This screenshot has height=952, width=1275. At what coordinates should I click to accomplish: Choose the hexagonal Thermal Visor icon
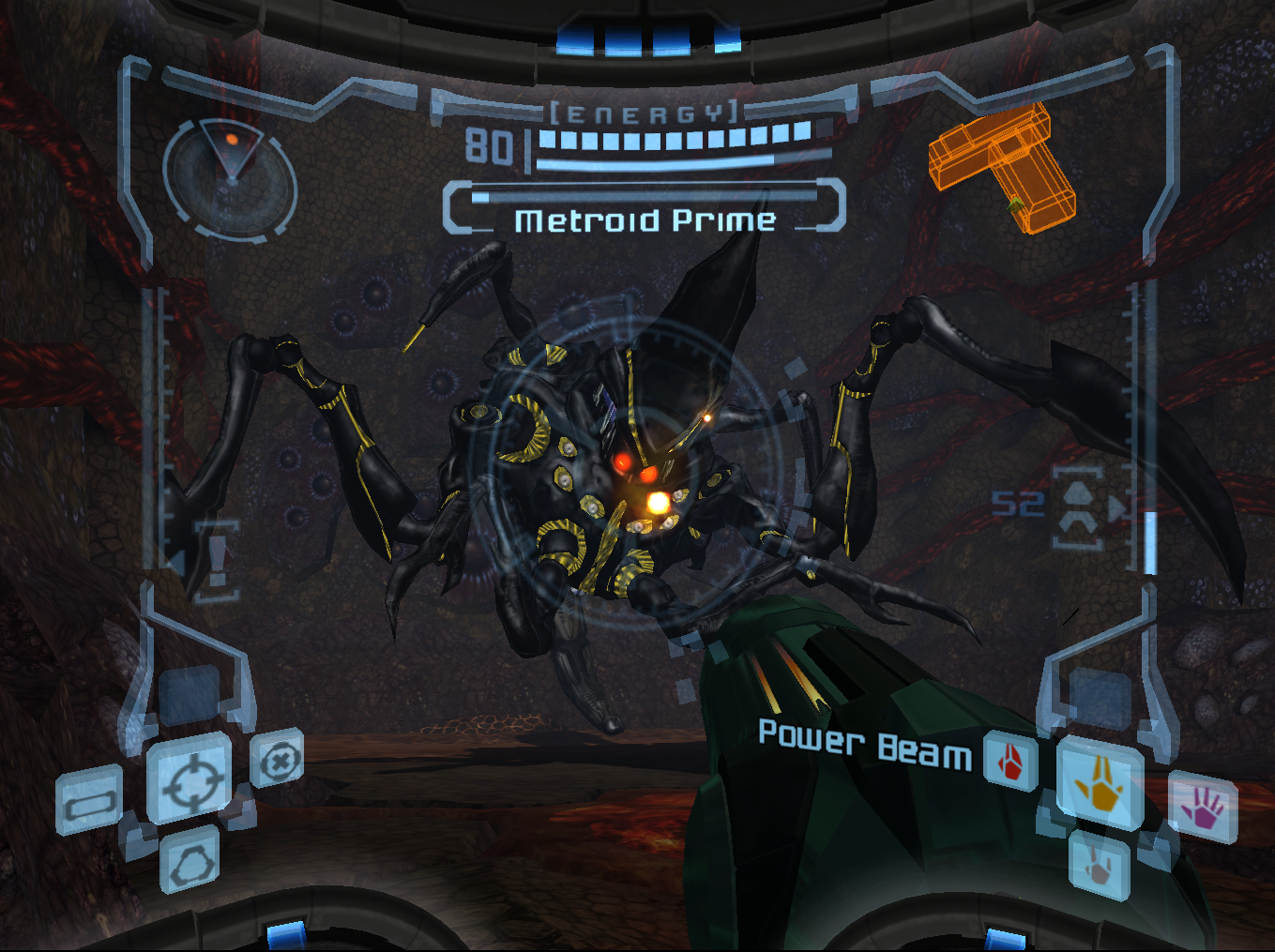[x=191, y=859]
